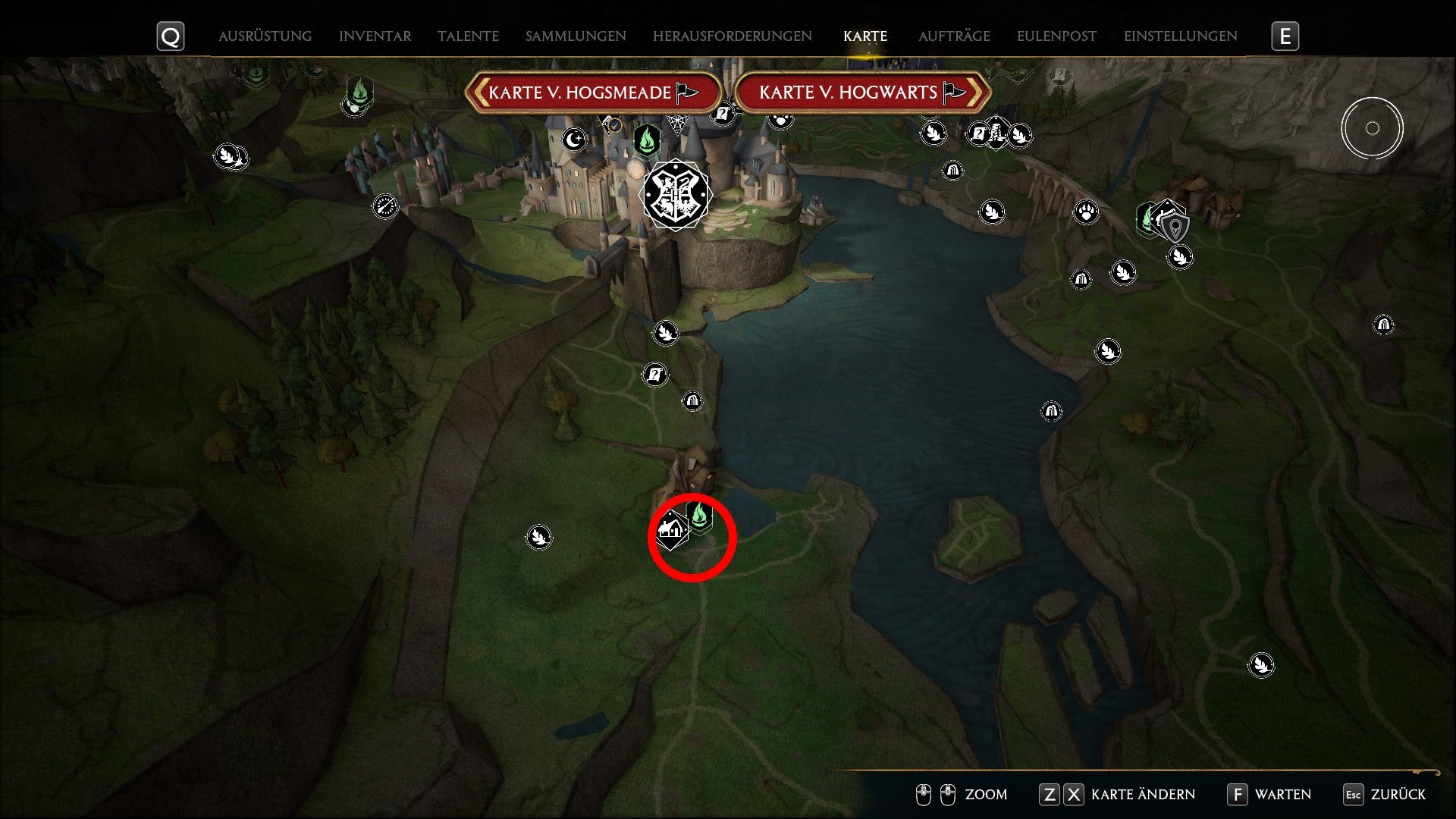Viewport: 1456px width, 819px height.
Task: Open the EULENPOST tab
Action: pyautogui.click(x=1056, y=35)
